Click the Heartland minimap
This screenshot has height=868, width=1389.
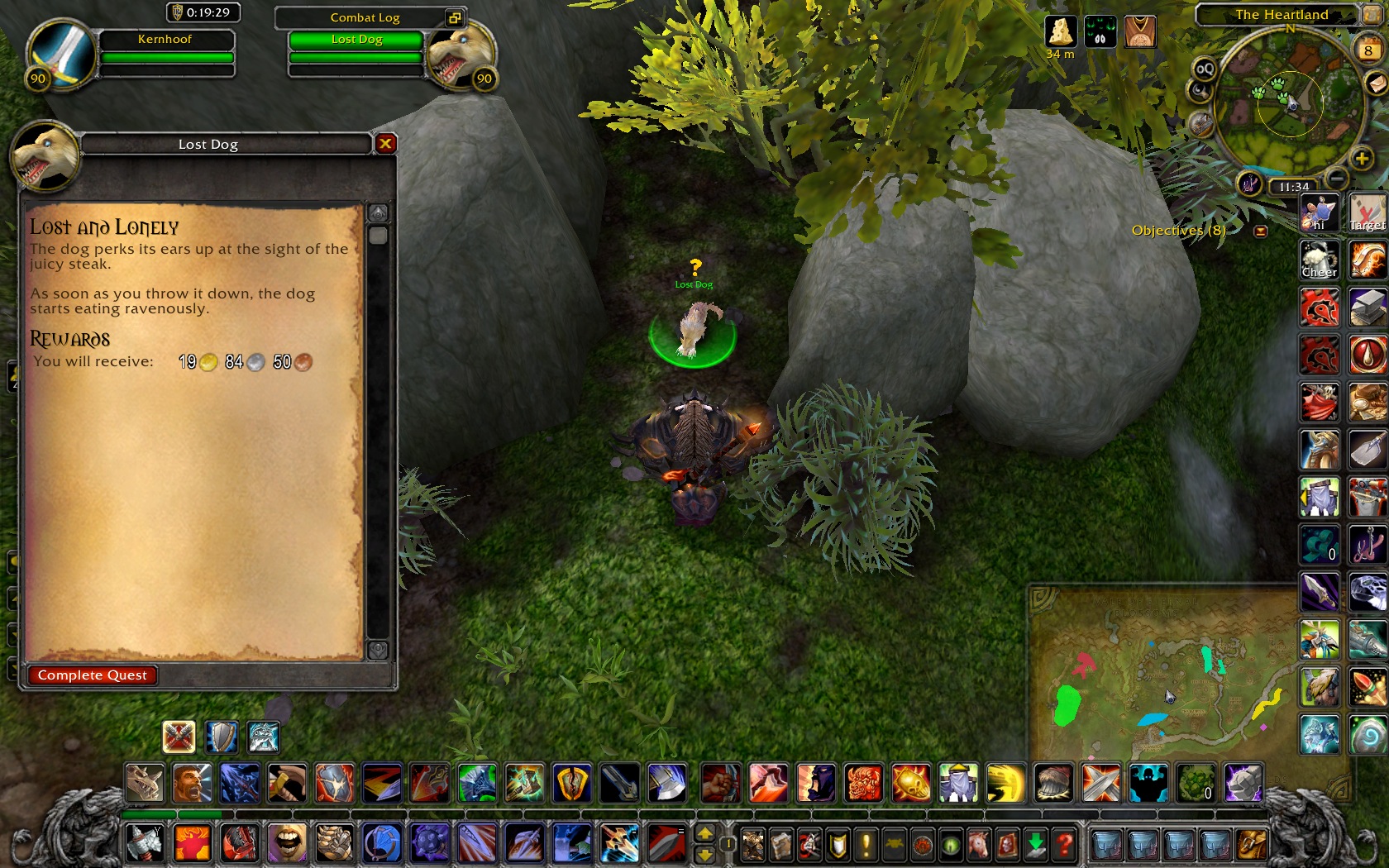[1288, 103]
